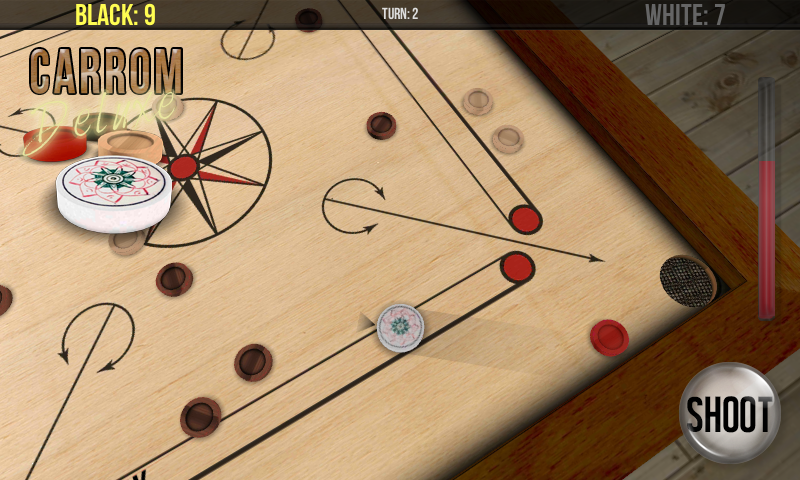Select the white striker on the baseline
This screenshot has width=800, height=480.
tap(400, 328)
